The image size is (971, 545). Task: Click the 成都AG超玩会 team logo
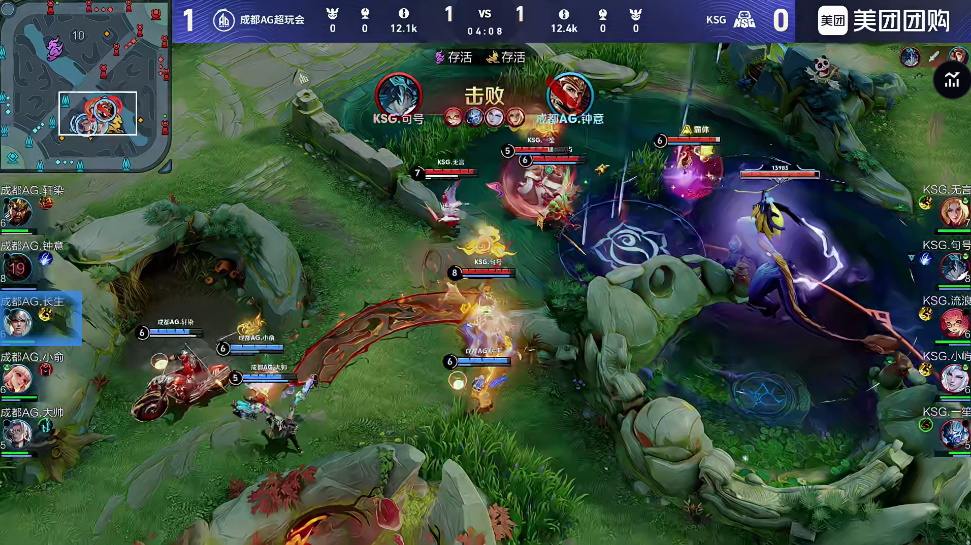[x=225, y=19]
